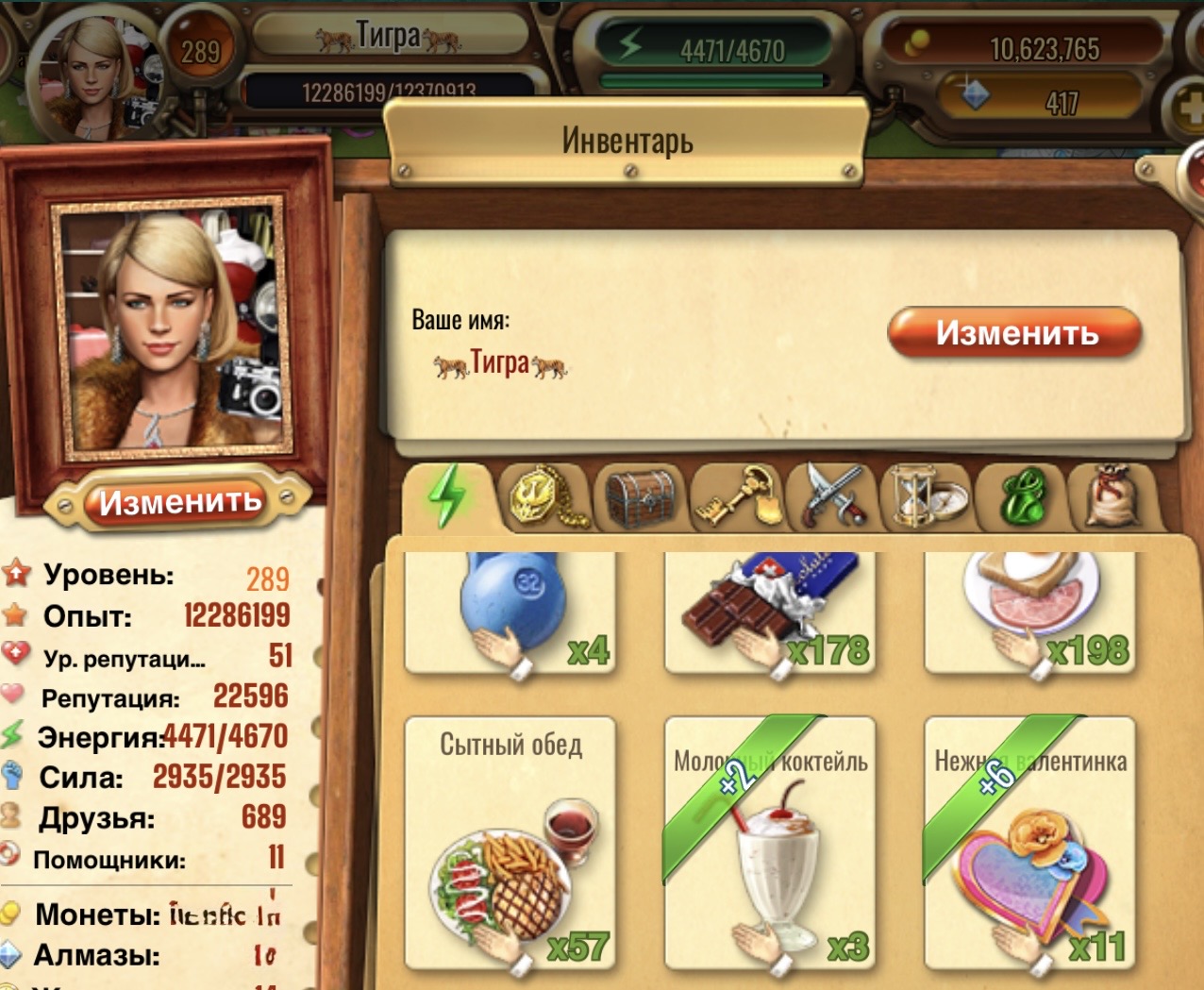Screen dimensions: 1204x990
Task: Select the Сытный обед steak meal
Action: tap(510, 843)
